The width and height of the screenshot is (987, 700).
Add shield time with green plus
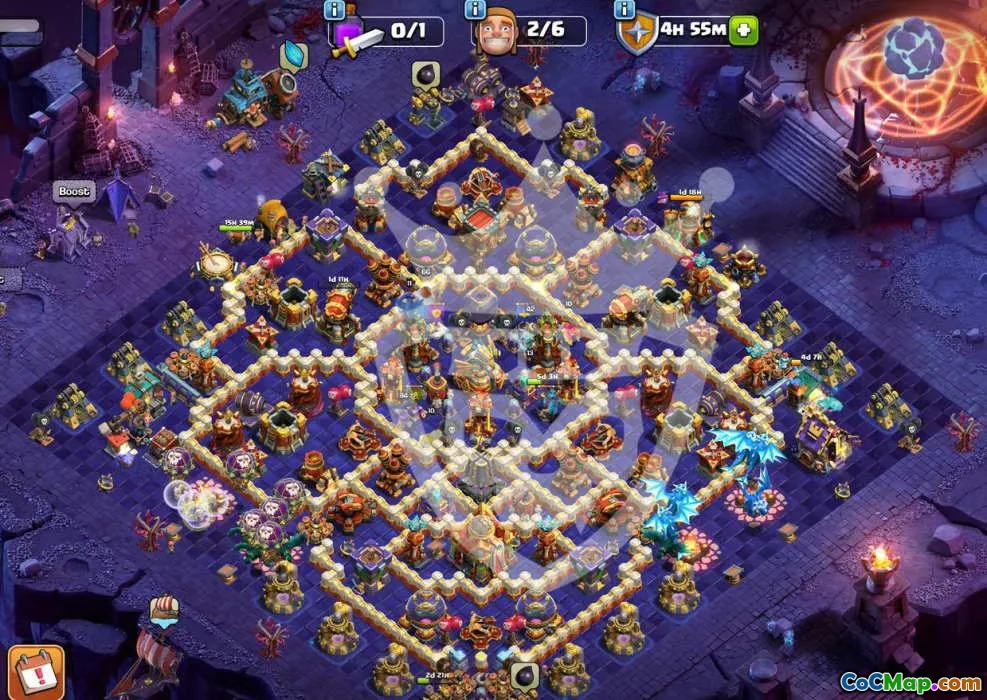743,30
